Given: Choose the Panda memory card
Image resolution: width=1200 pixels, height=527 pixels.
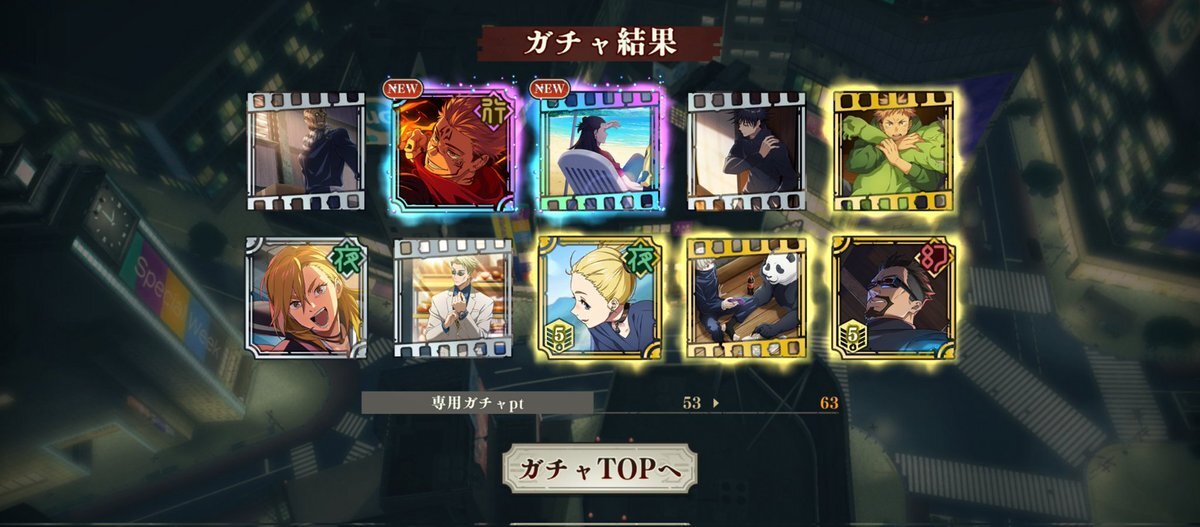Looking at the screenshot, I should click(746, 297).
